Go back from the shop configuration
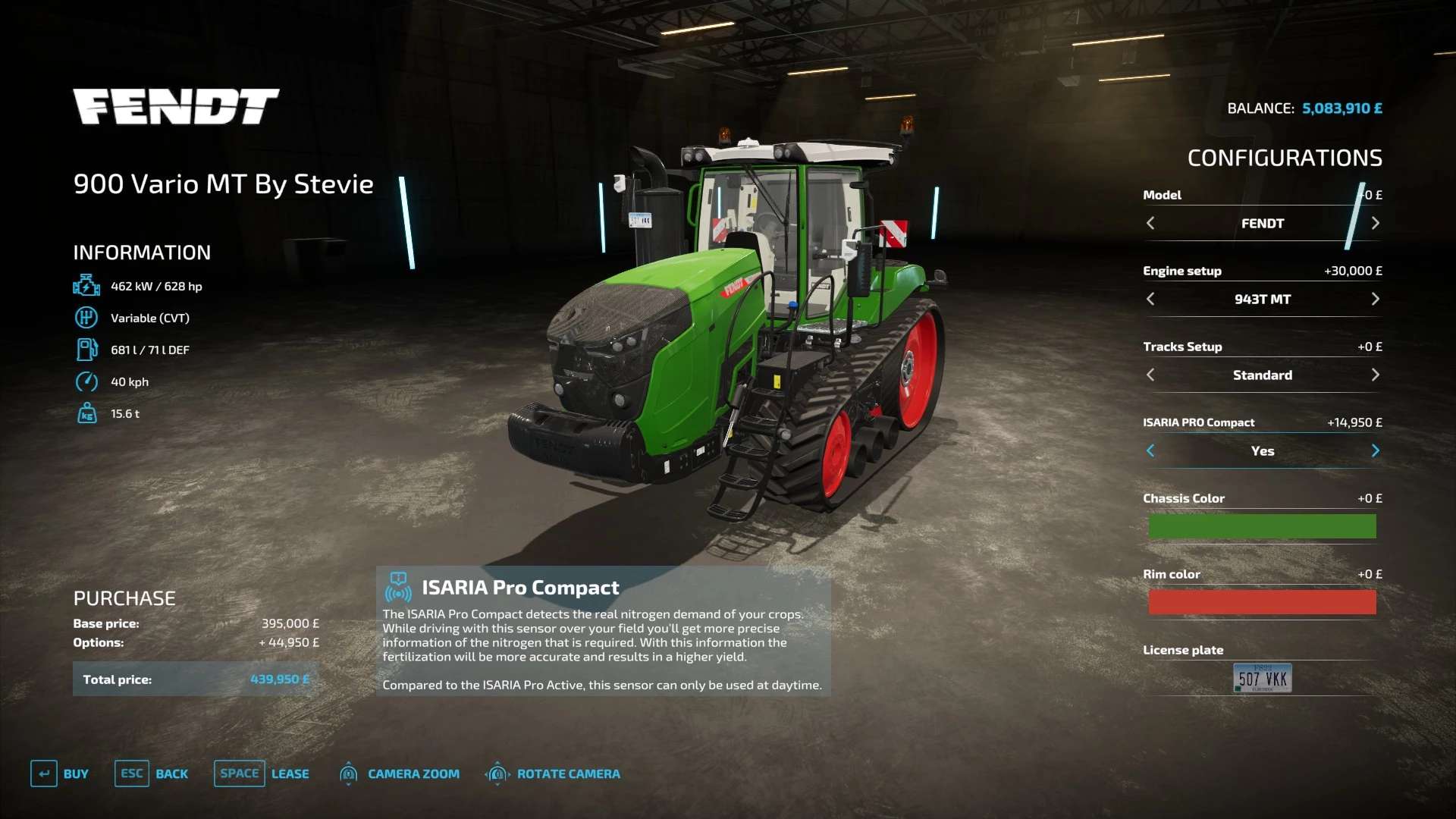Screen dimensions: 1456x819 152,773
